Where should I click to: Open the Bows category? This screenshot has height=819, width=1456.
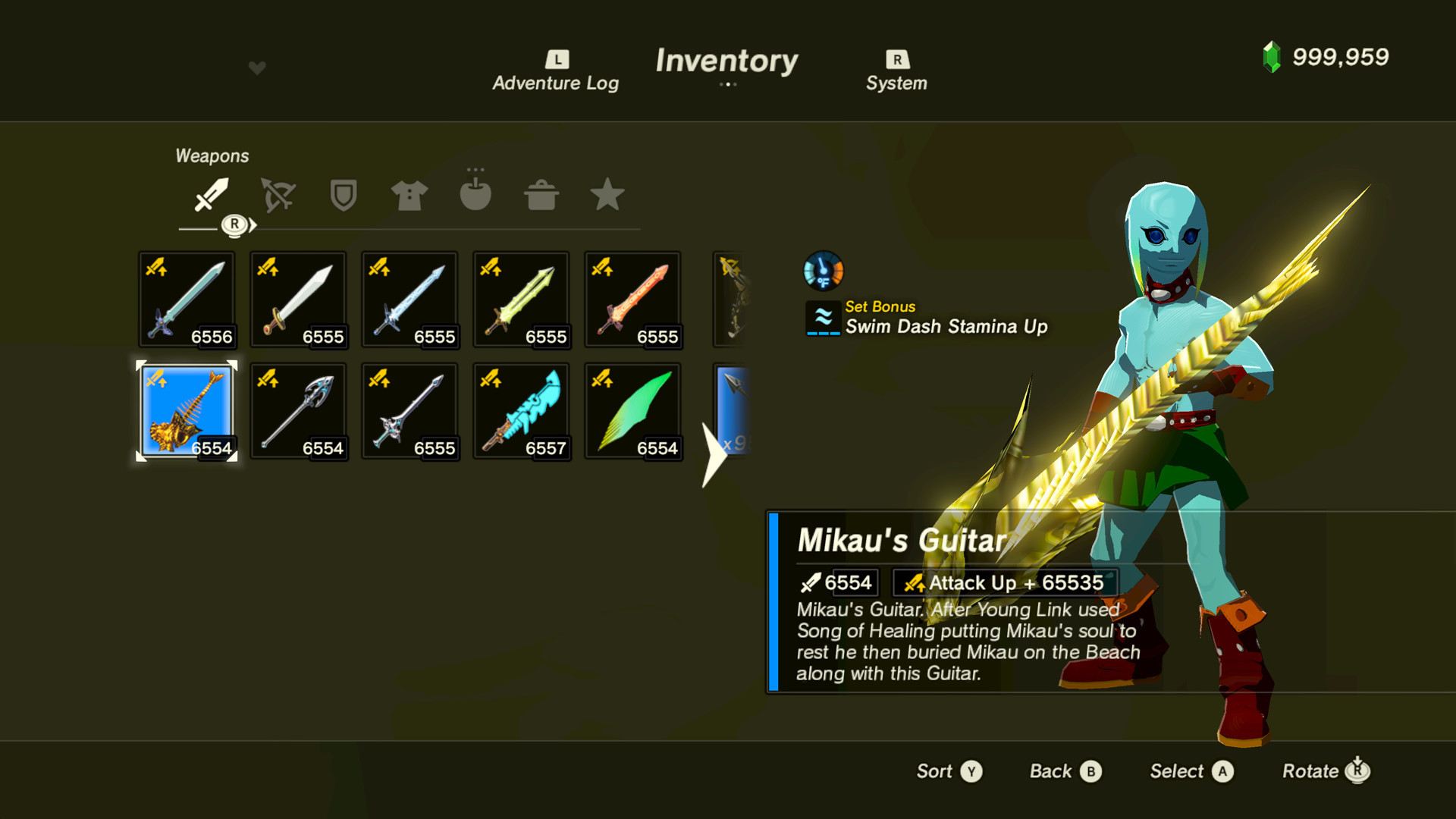click(x=277, y=196)
